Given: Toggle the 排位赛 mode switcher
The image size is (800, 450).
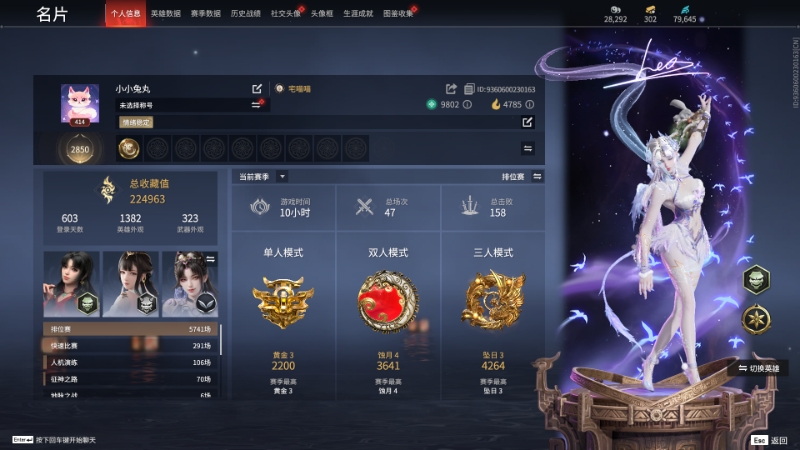Looking at the screenshot, I should pyautogui.click(x=537, y=177).
